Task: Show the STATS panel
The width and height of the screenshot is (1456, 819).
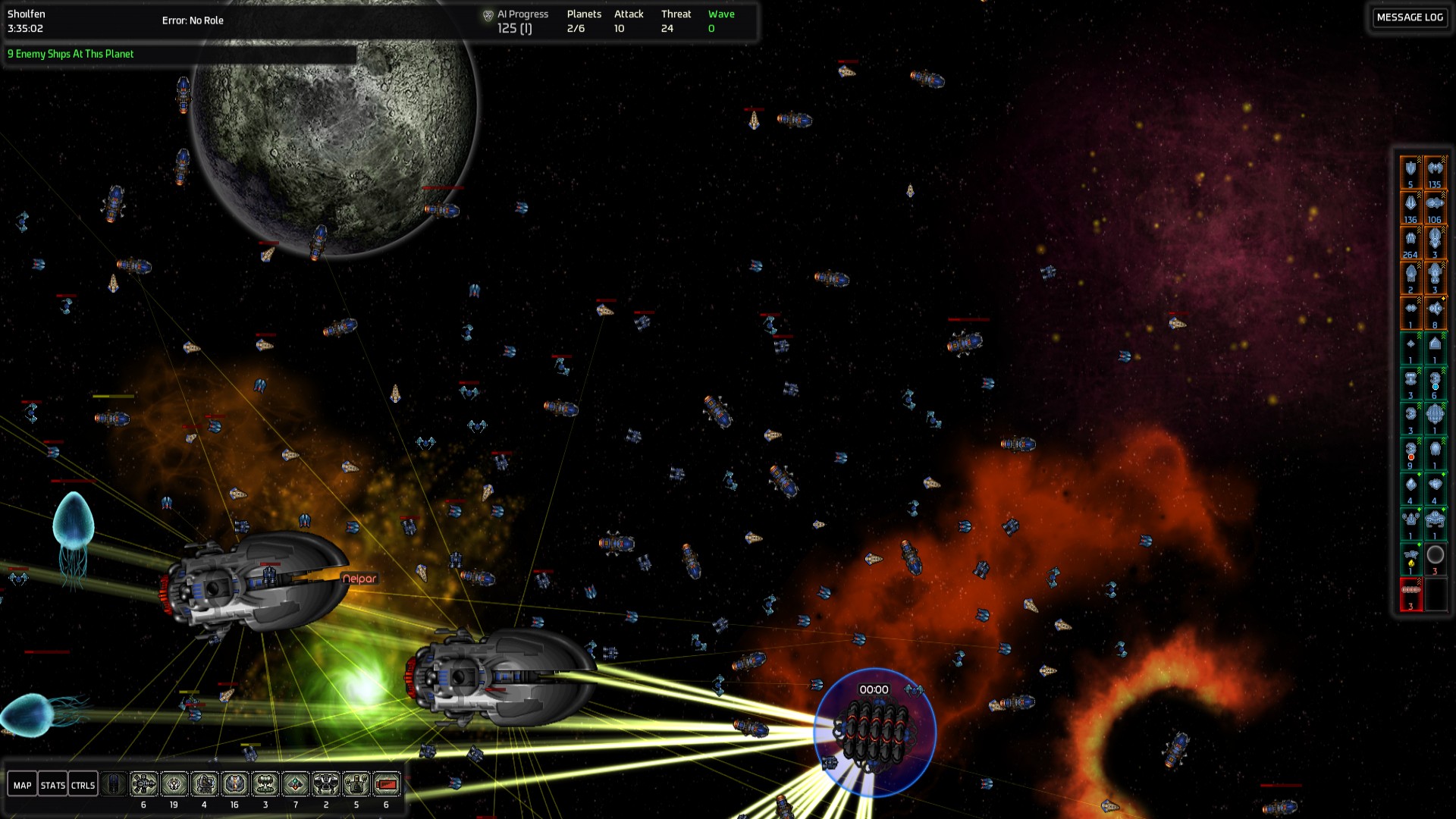Action: coord(52,785)
